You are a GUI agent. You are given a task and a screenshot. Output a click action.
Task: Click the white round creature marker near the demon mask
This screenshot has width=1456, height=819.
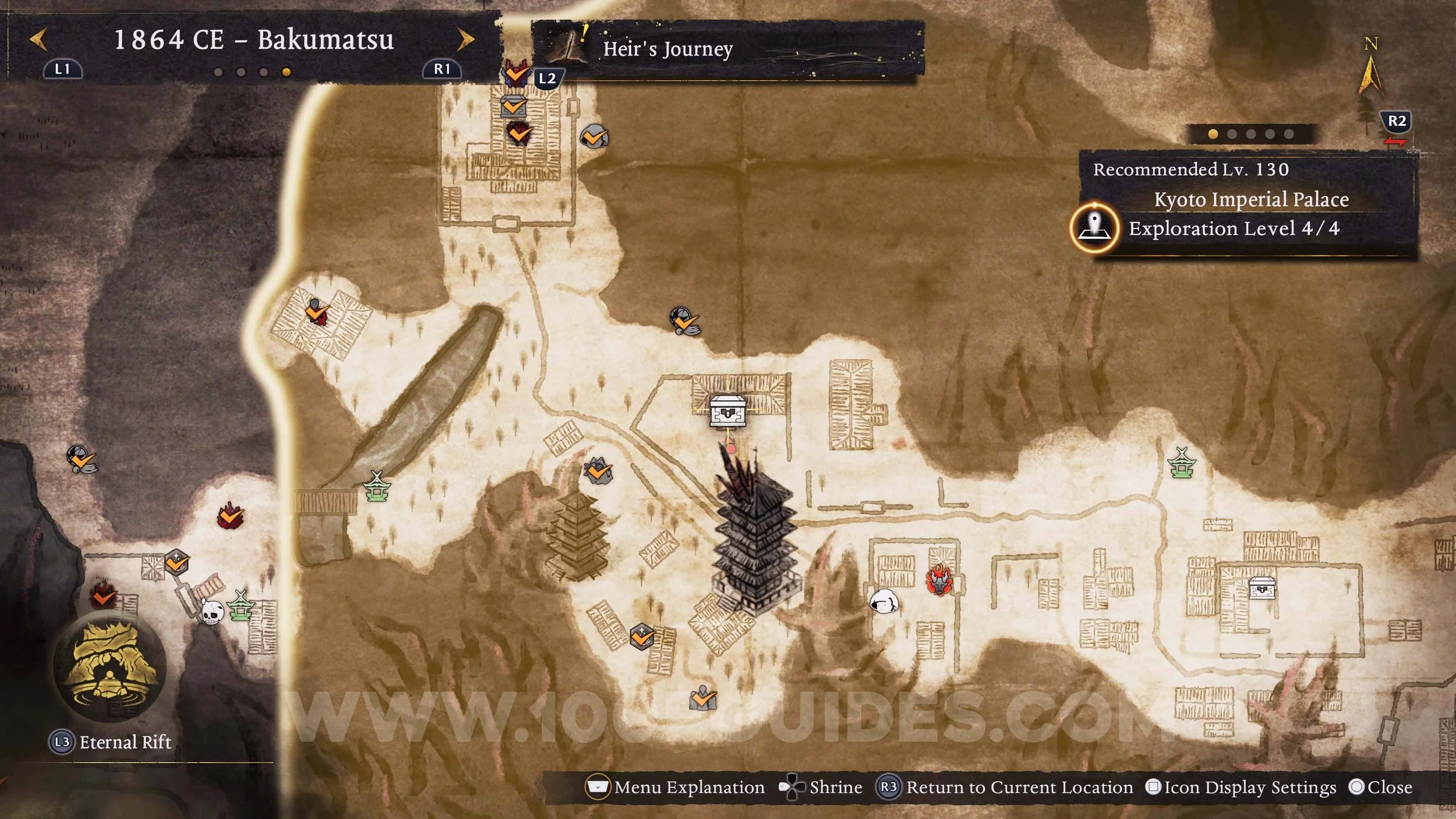(x=884, y=601)
